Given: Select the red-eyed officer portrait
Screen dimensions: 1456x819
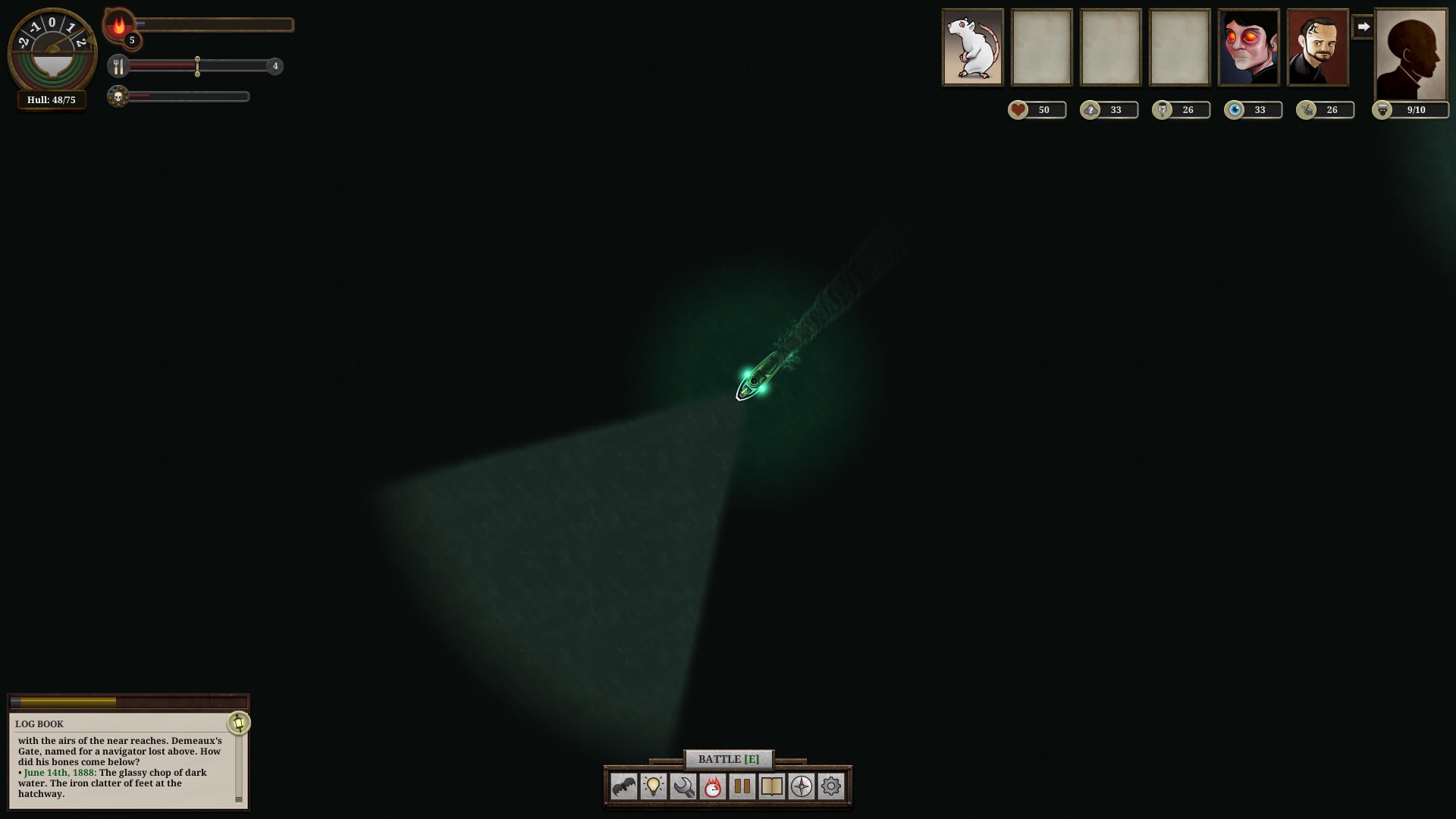Looking at the screenshot, I should point(1249,47).
